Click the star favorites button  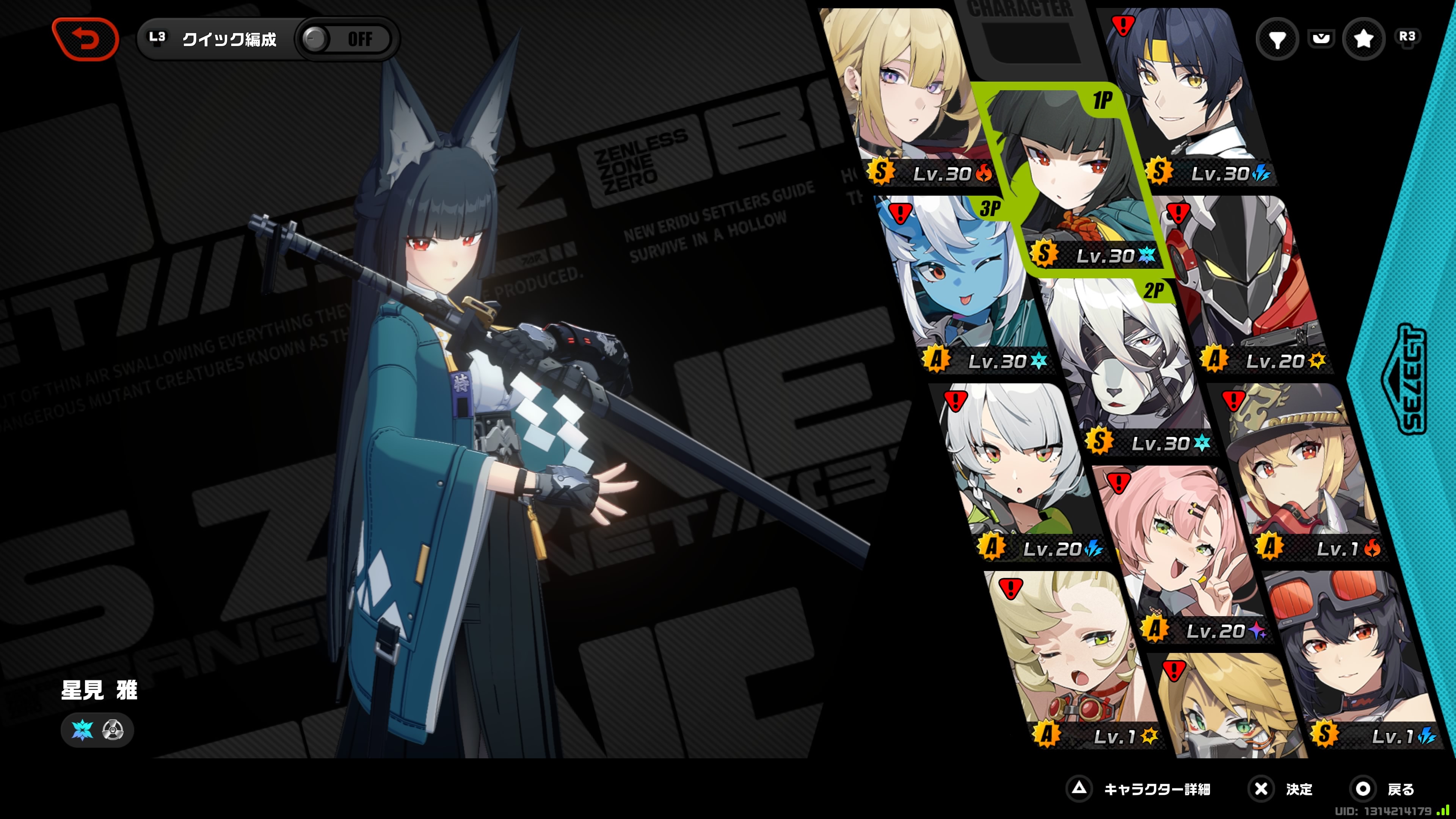pos(1363,39)
